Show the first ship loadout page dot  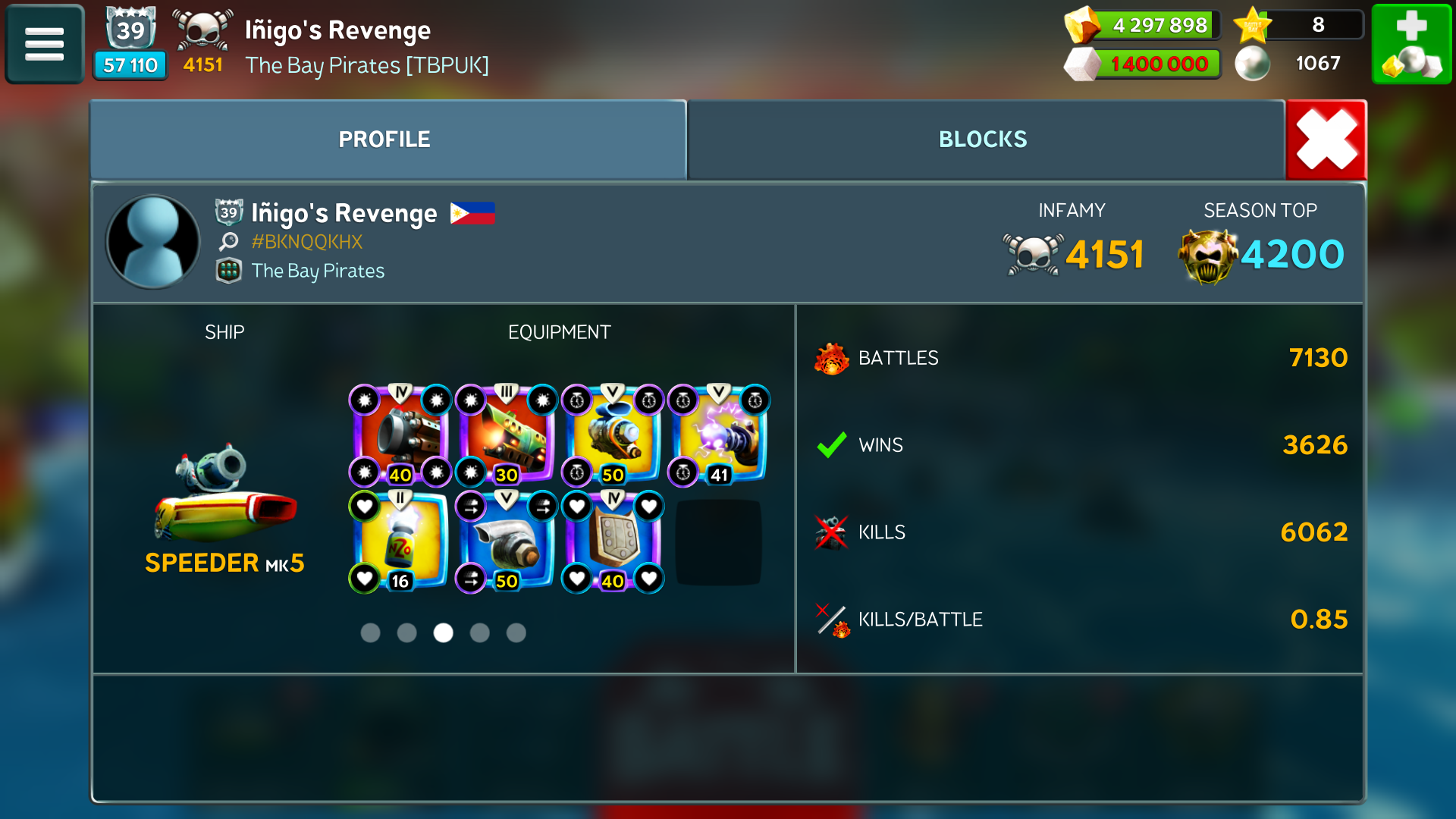(x=370, y=633)
